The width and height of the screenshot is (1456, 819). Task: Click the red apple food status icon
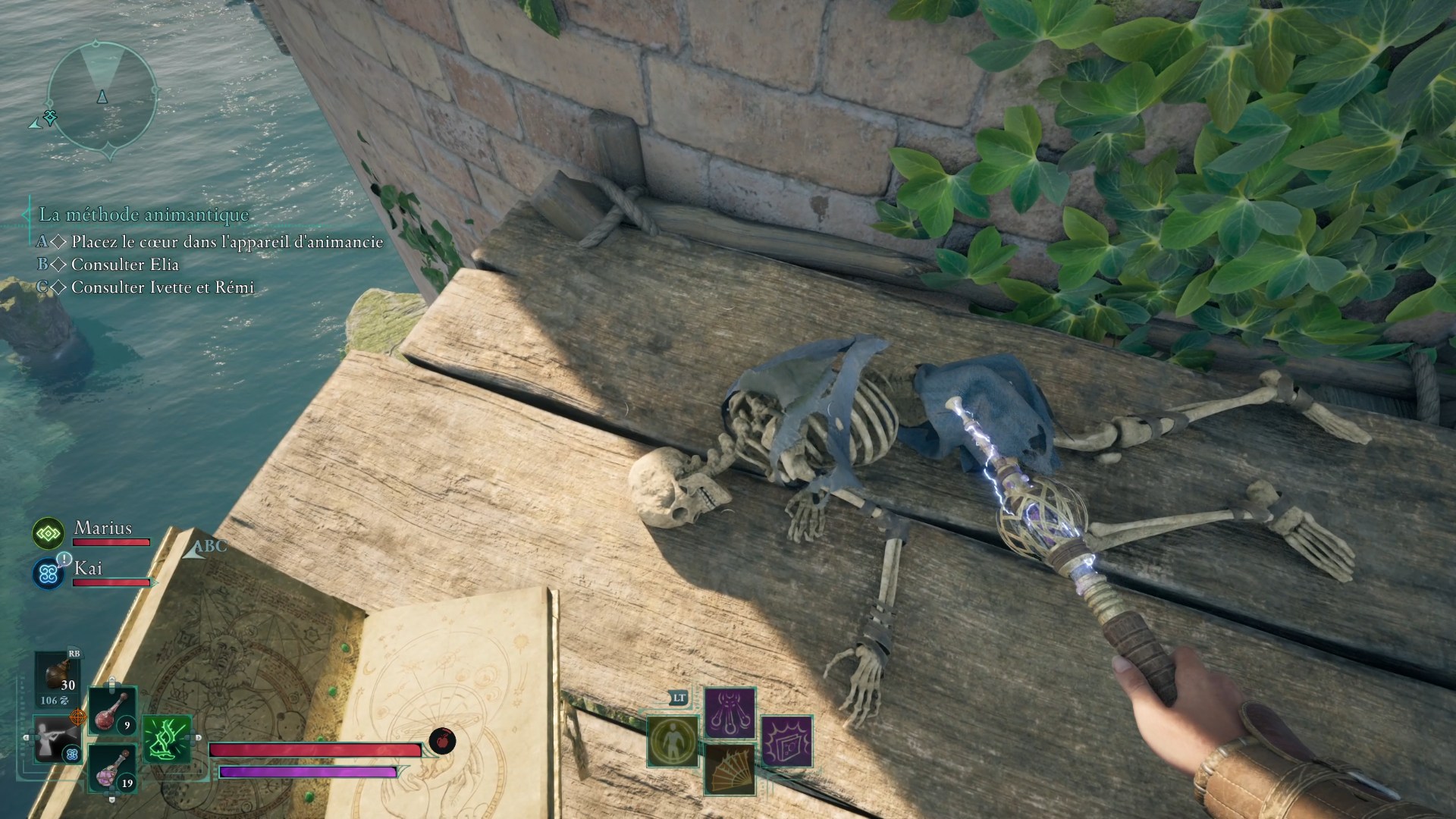442,740
